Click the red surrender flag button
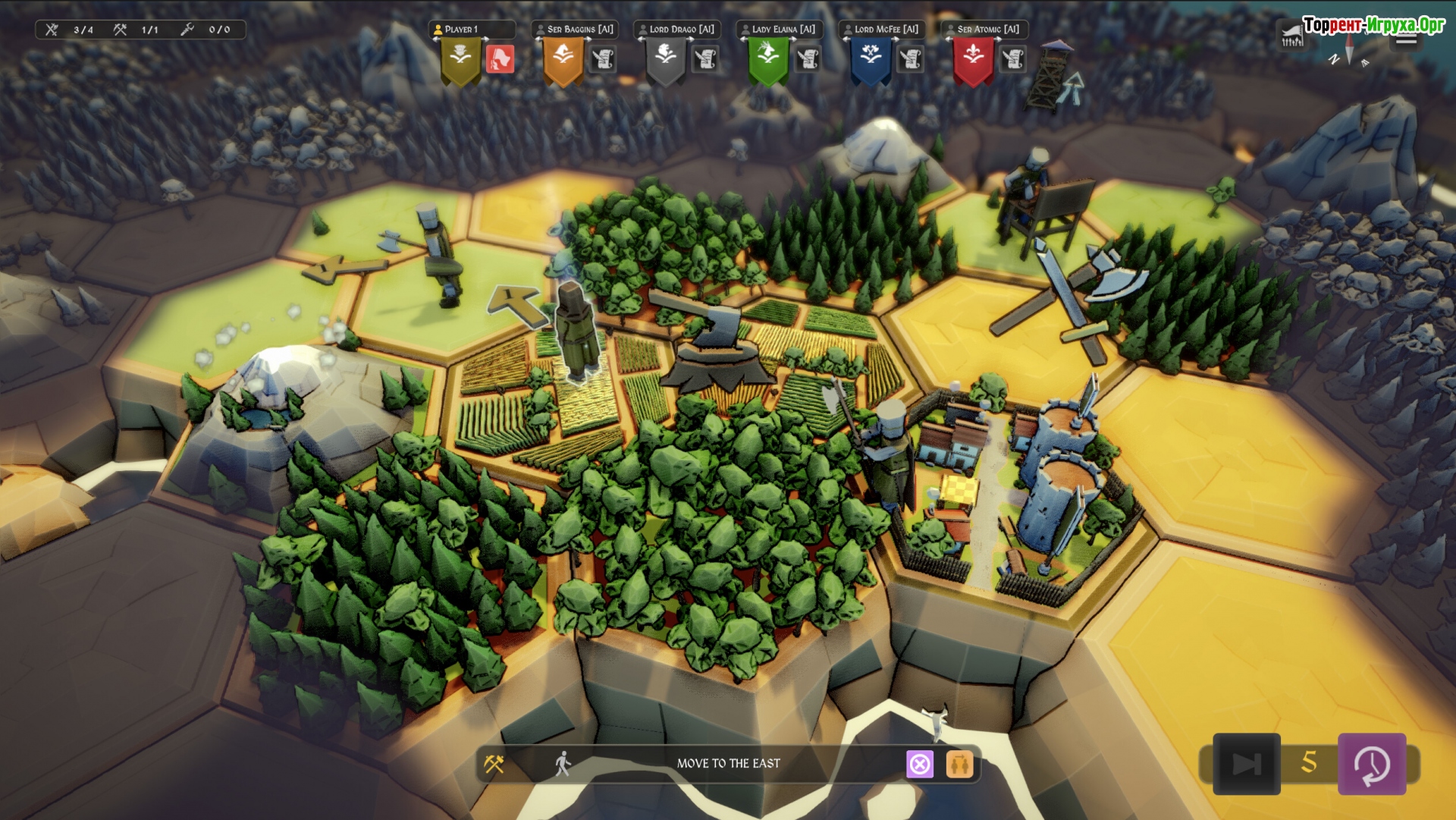 point(500,59)
